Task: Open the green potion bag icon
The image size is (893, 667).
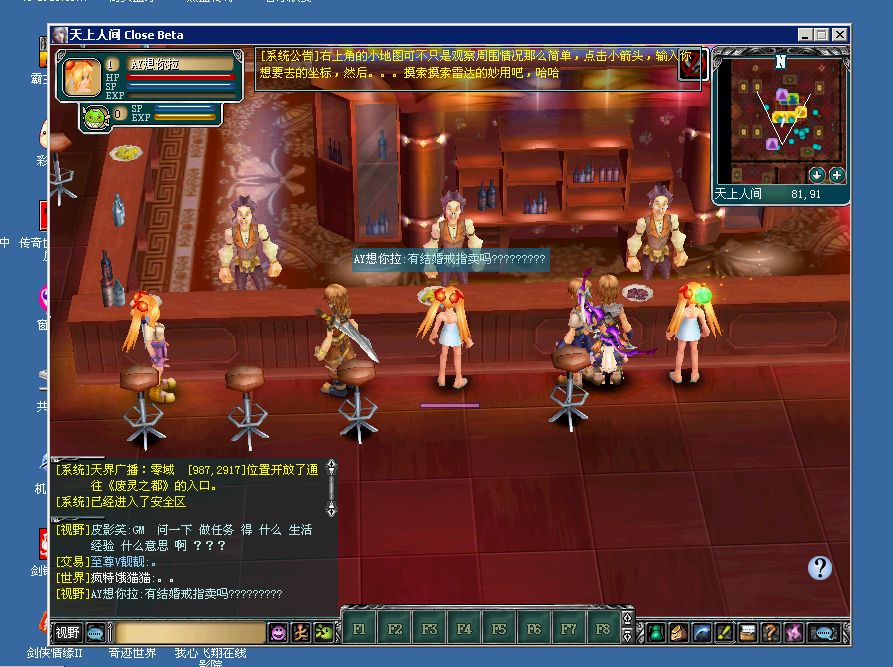Action: point(655,632)
